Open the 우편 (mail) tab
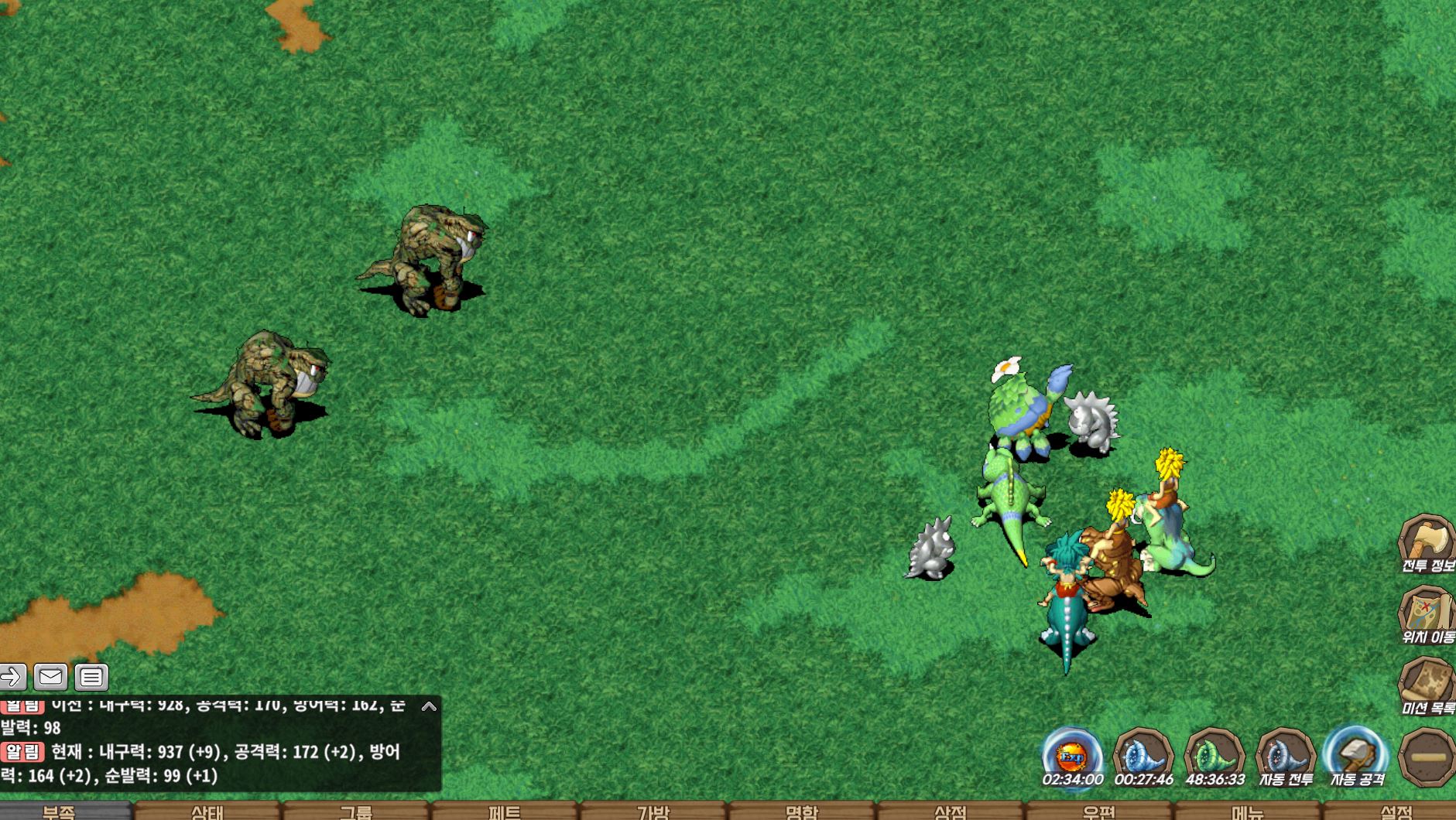The image size is (1456, 820). 1099,811
